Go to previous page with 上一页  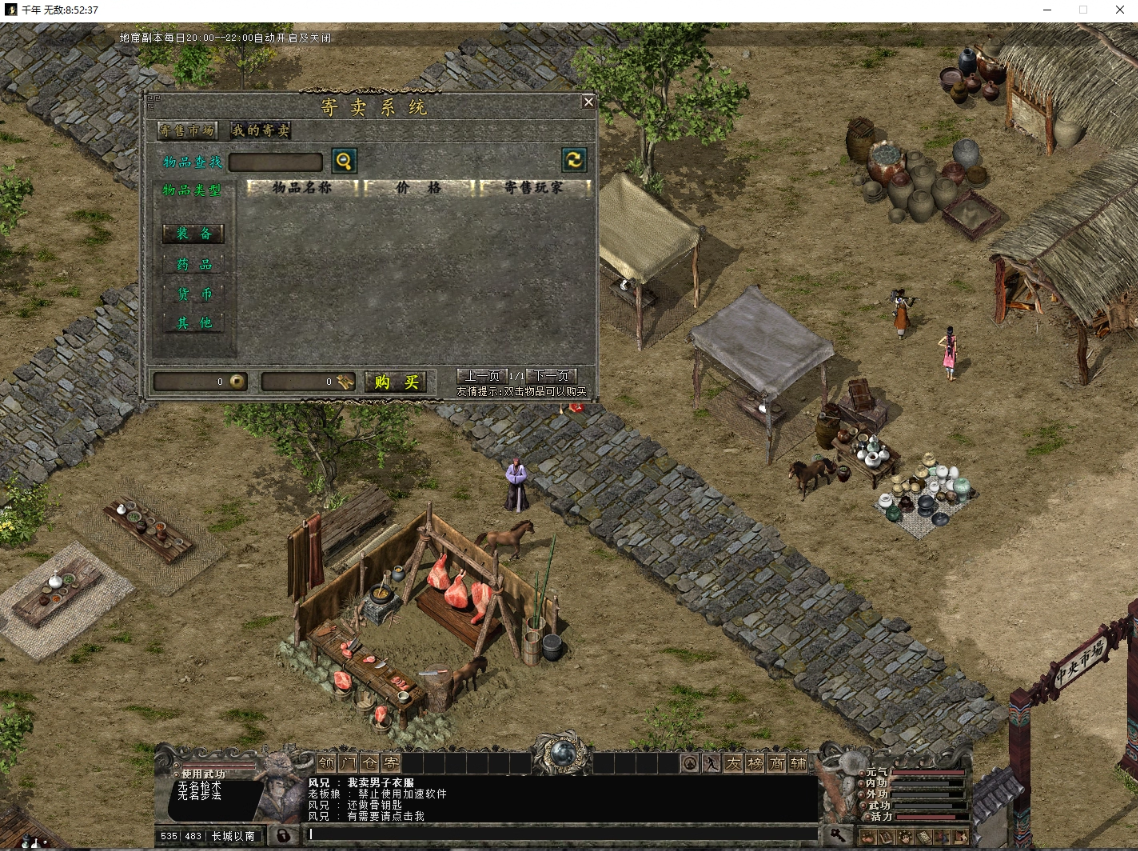481,376
